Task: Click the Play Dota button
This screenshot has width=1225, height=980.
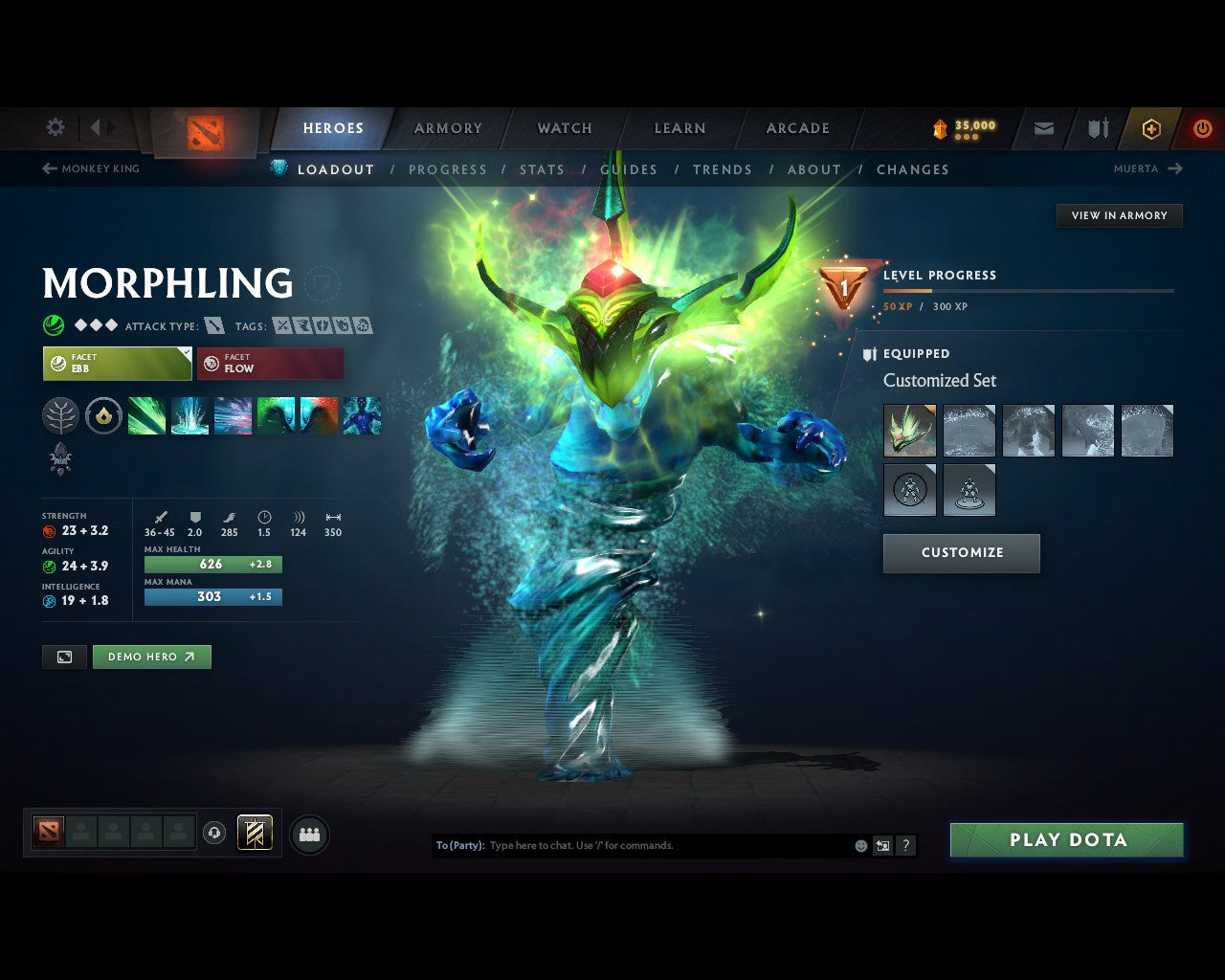Action: pyautogui.click(x=1066, y=839)
